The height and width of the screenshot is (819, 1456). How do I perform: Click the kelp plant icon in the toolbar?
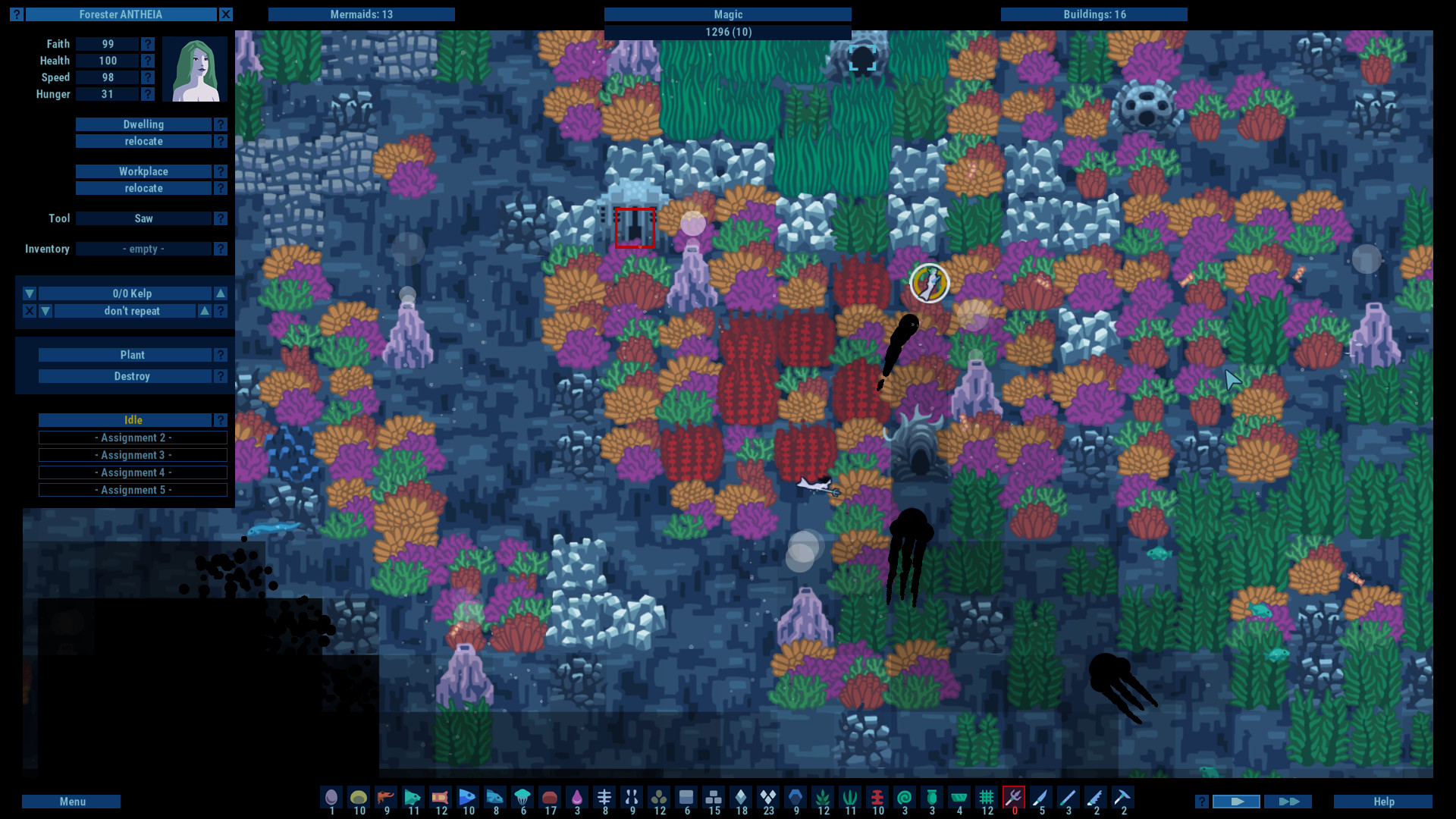coord(823,798)
